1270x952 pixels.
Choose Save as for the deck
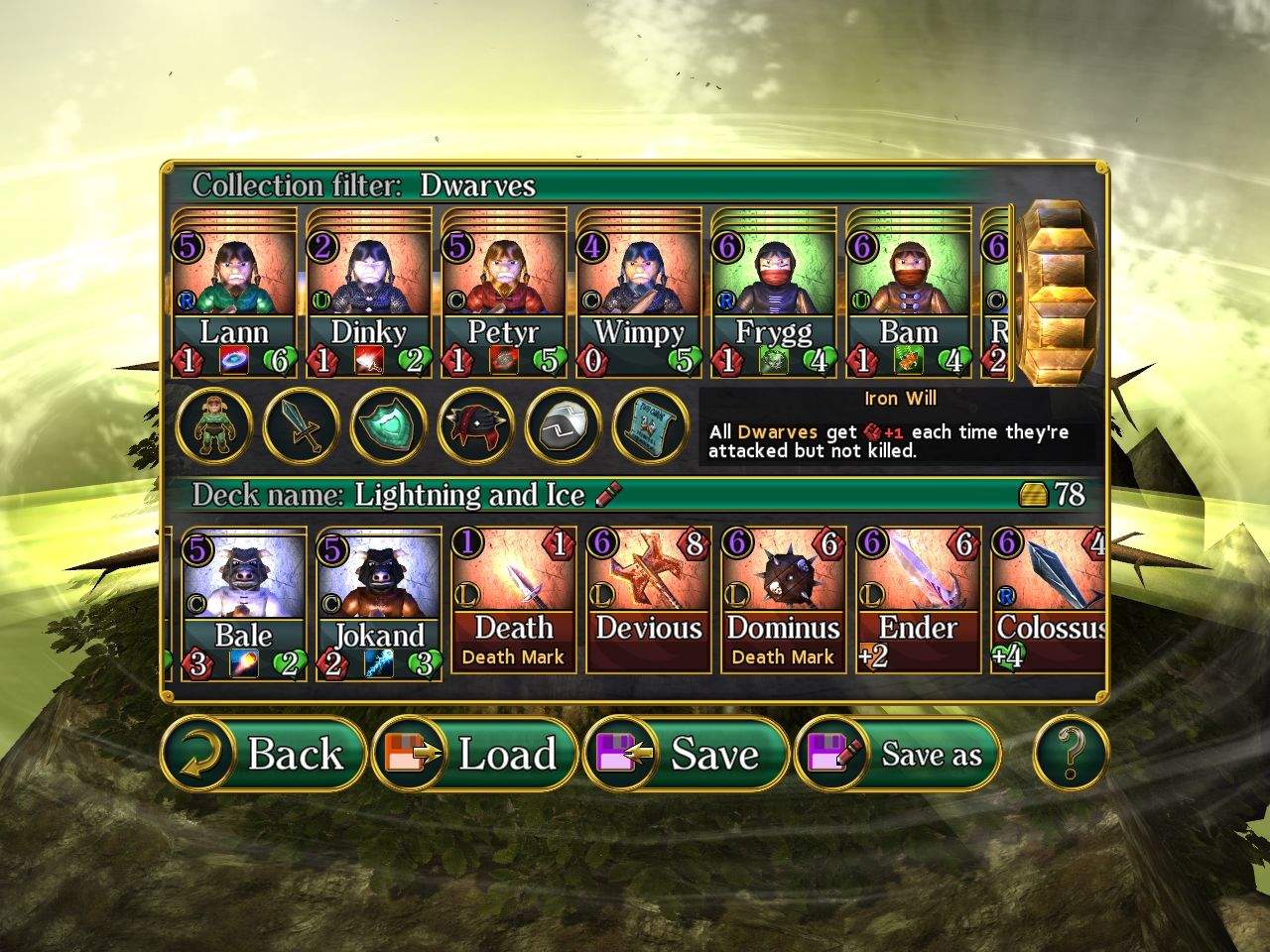click(x=899, y=754)
